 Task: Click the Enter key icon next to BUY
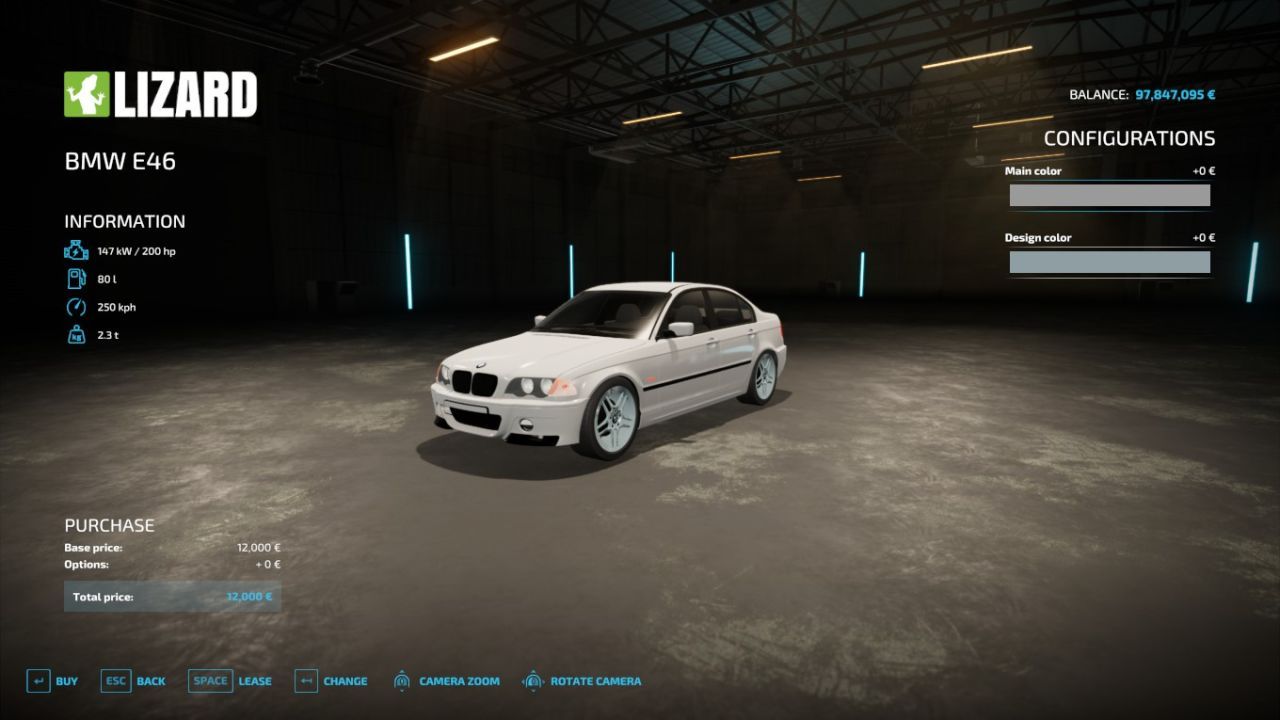37,680
